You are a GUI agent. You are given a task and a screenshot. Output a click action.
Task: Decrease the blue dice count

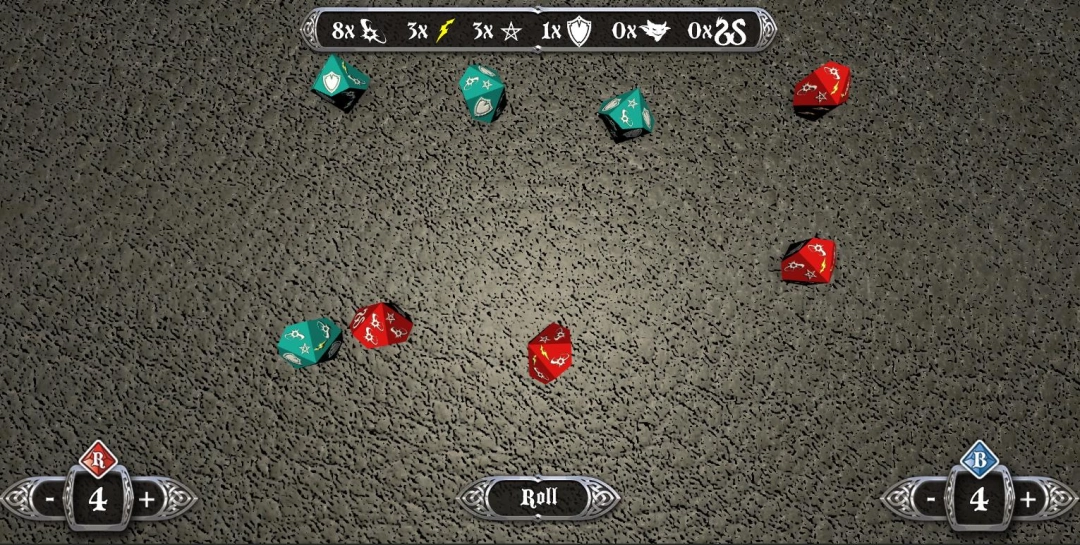pos(931,498)
